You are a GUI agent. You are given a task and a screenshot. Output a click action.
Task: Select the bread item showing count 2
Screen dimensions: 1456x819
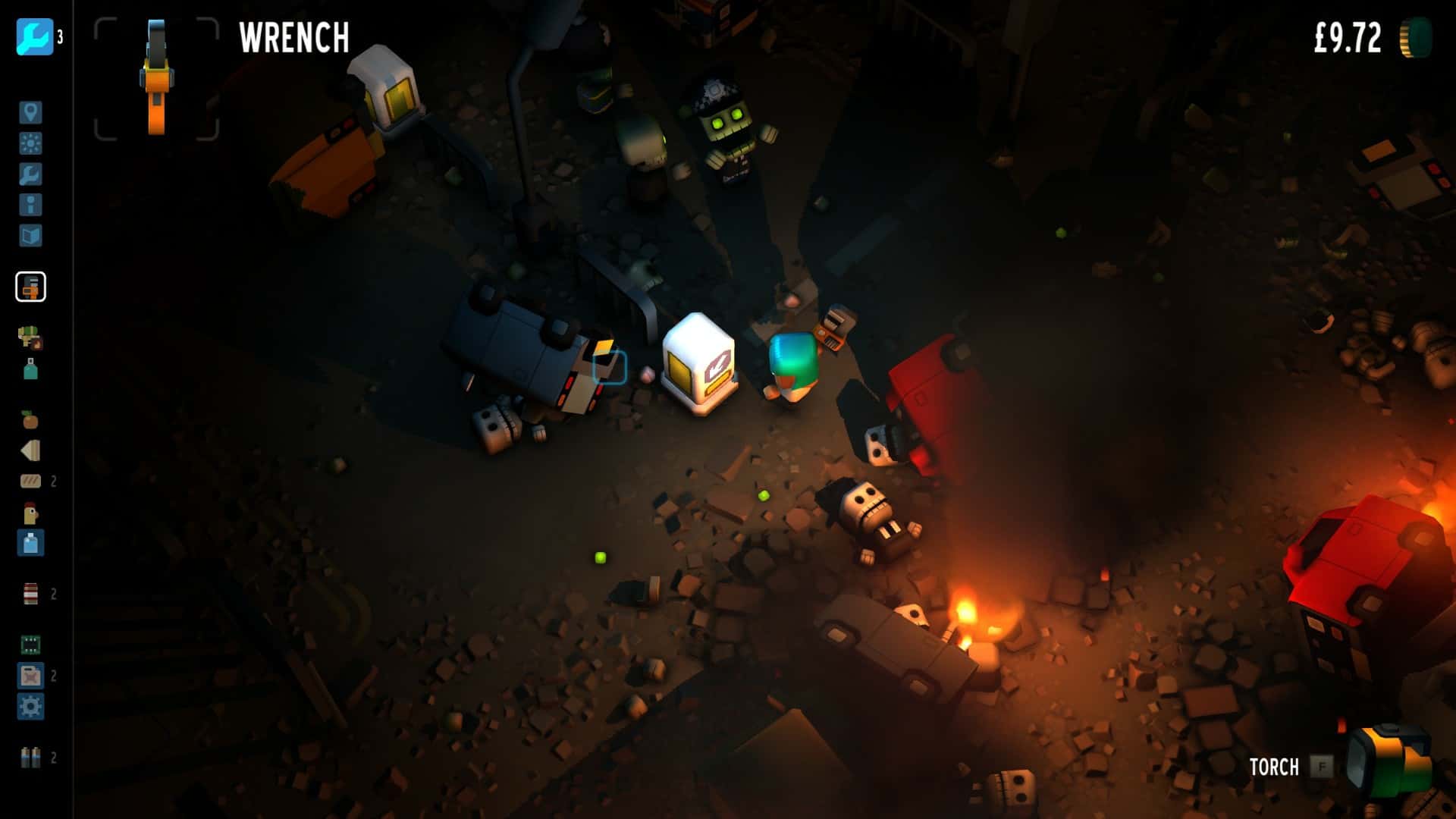tap(32, 480)
